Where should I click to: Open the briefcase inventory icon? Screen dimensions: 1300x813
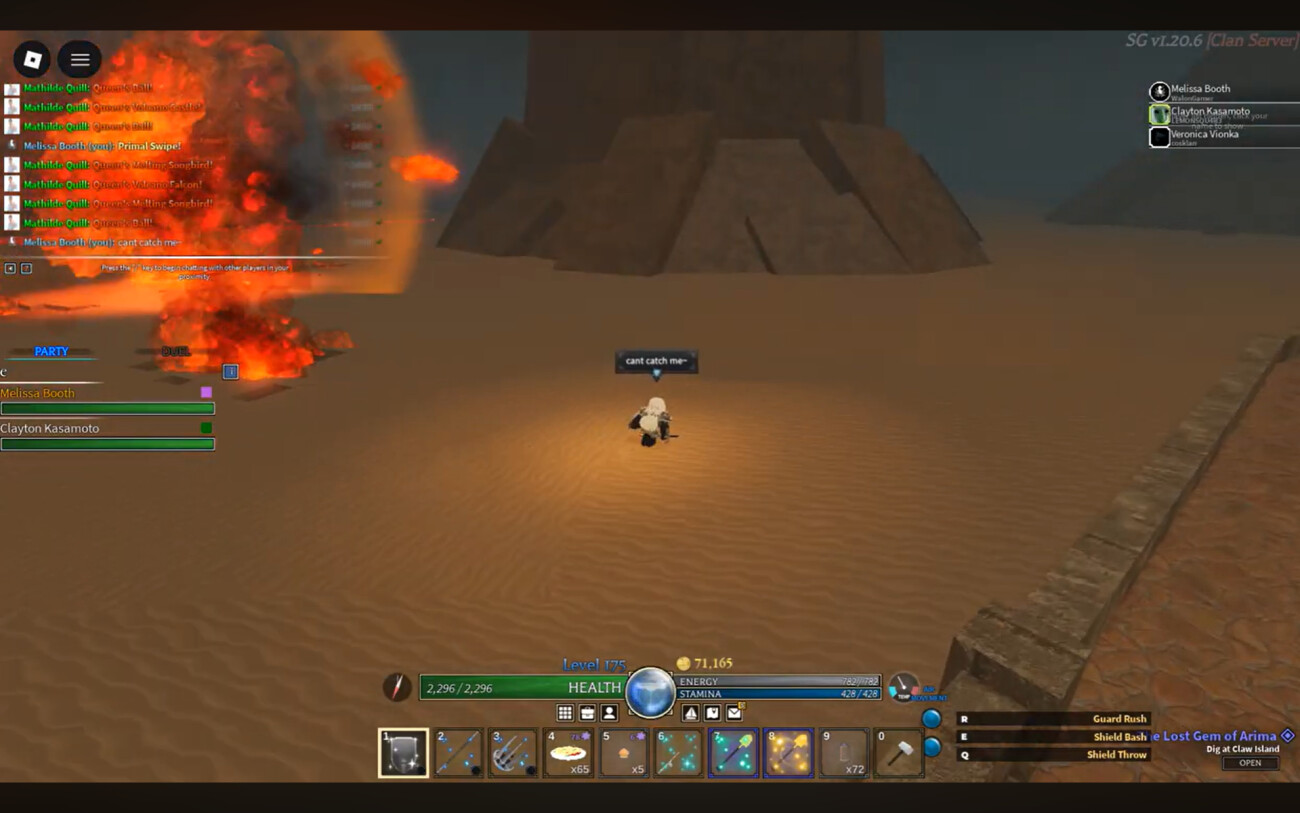pos(587,713)
